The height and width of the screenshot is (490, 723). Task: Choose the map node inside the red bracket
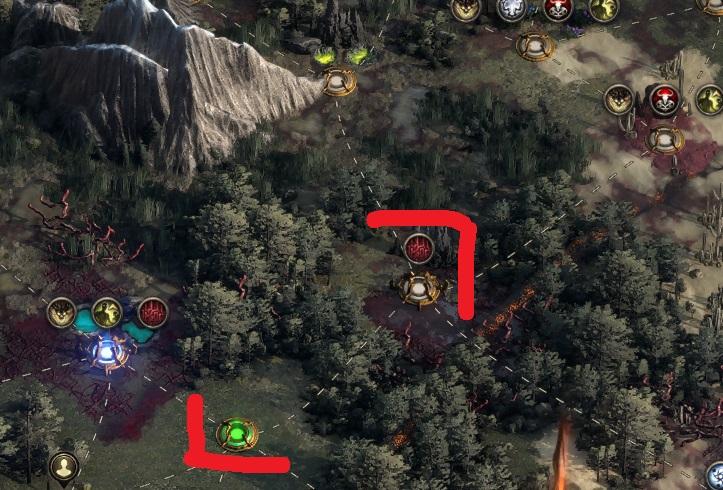click(x=416, y=288)
